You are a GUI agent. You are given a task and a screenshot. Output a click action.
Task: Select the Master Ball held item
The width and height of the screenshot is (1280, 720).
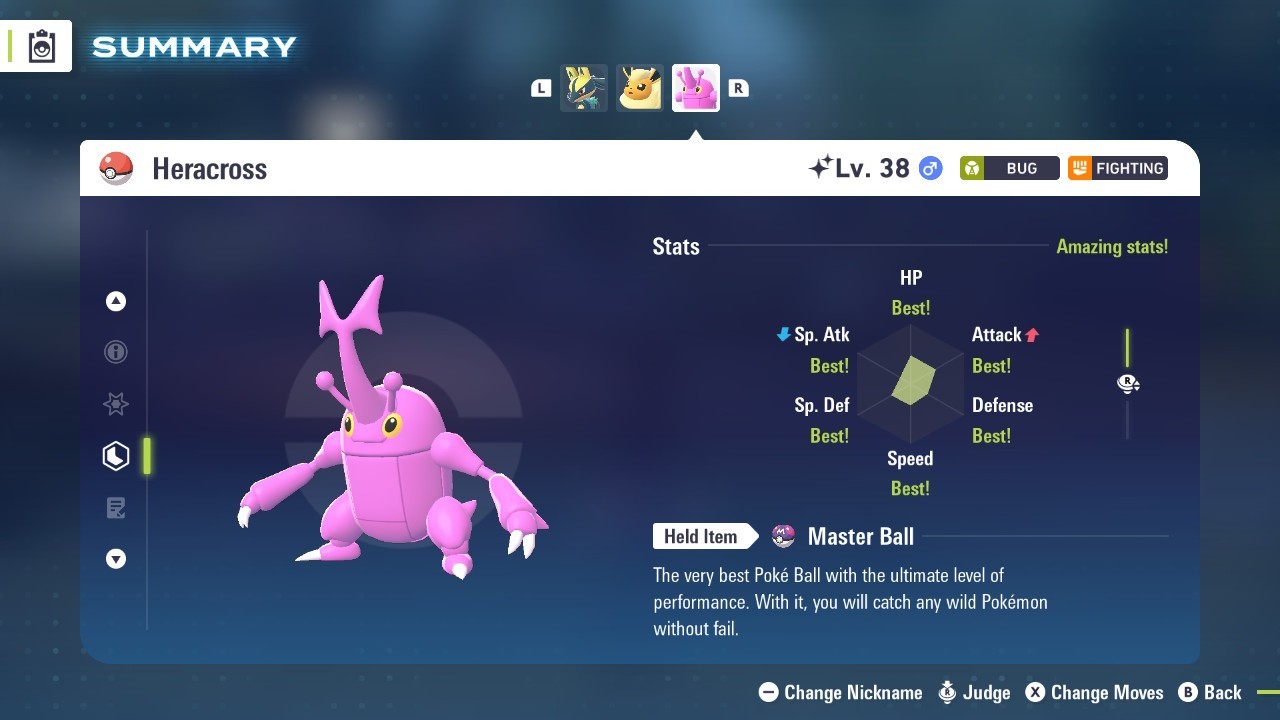point(860,537)
